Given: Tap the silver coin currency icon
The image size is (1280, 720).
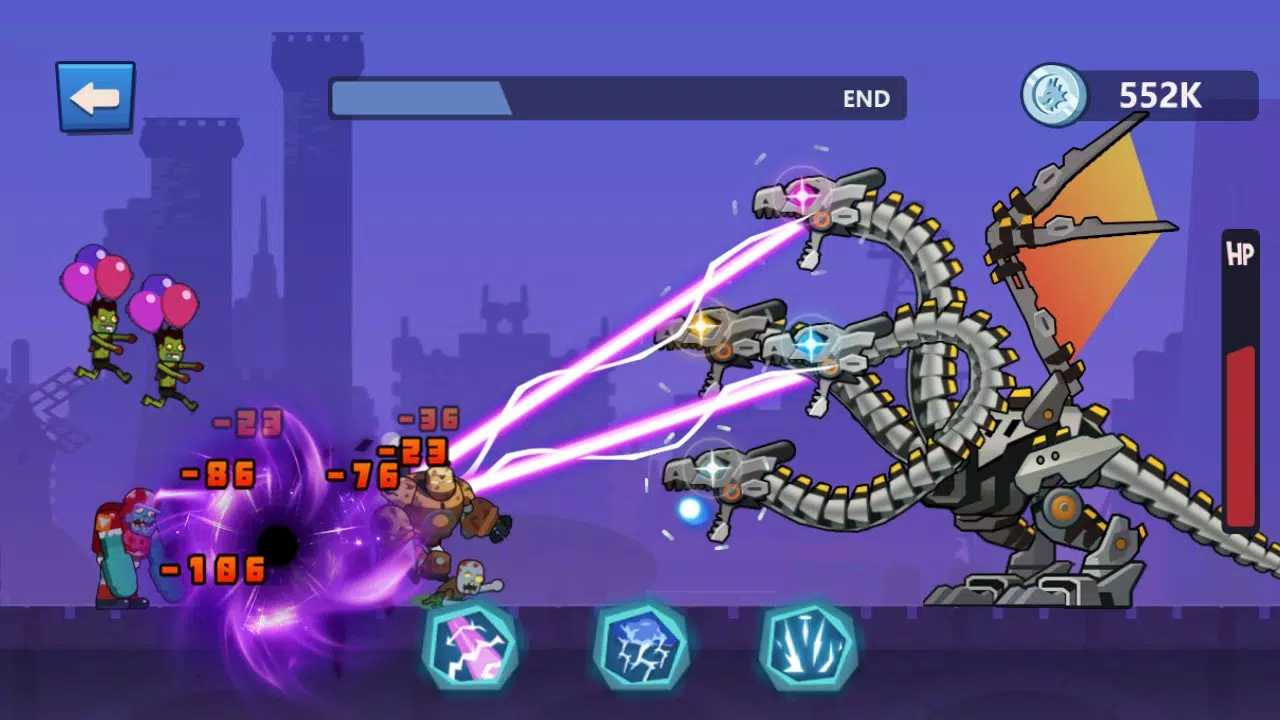Looking at the screenshot, I should point(1053,96).
